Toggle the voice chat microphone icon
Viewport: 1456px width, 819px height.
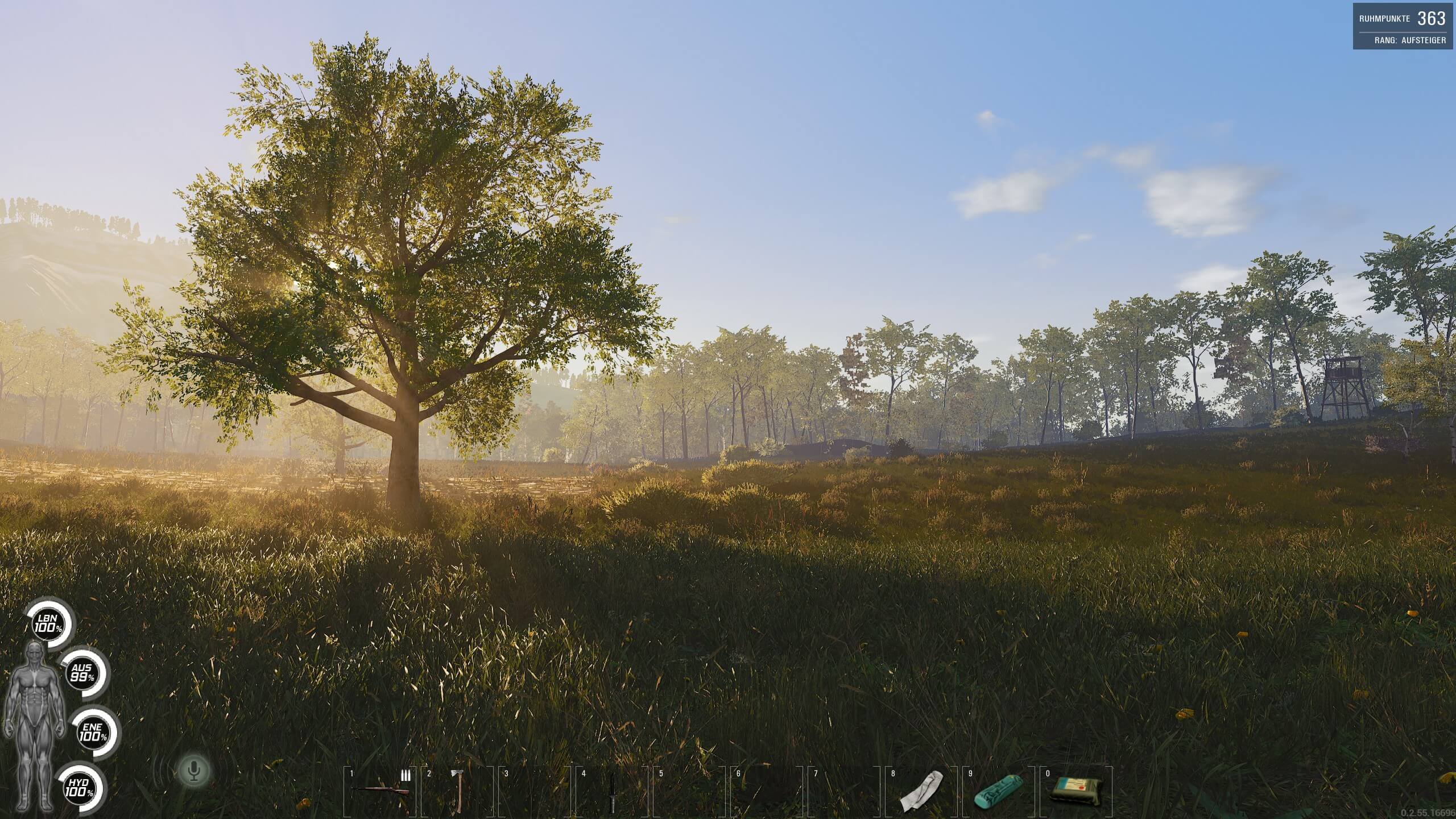195,770
